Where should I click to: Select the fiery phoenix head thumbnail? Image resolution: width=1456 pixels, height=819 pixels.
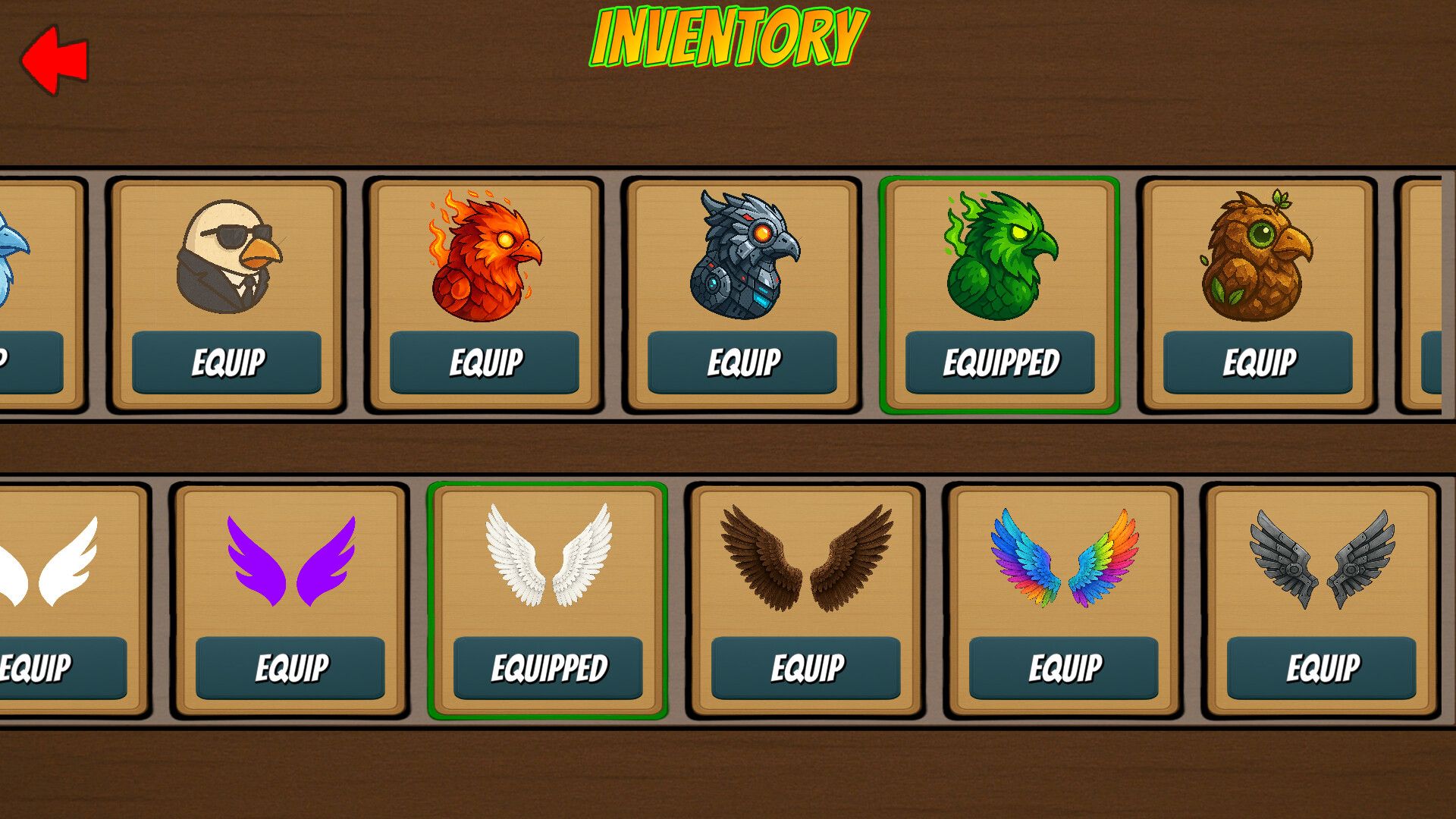click(485, 256)
